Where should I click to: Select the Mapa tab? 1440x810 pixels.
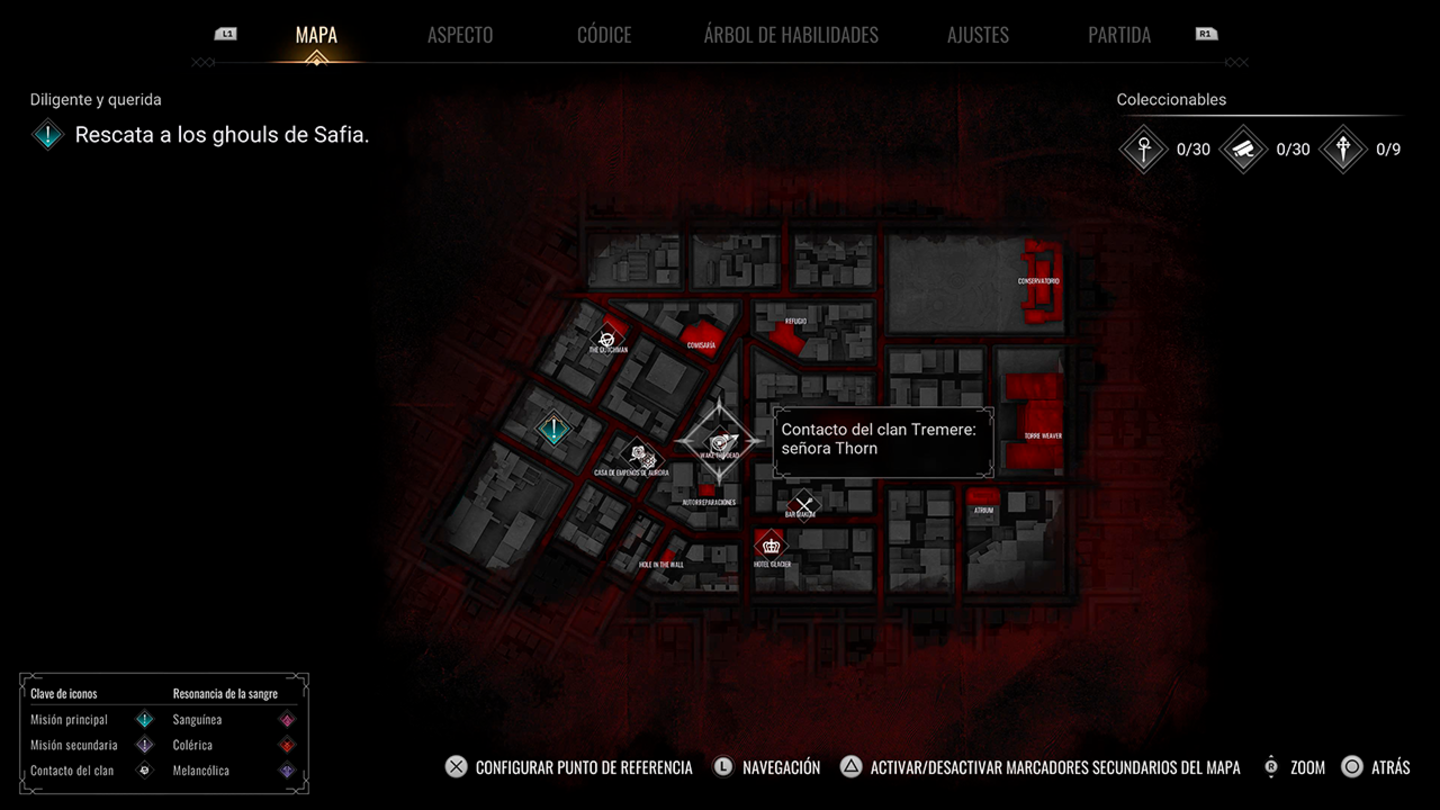coord(316,35)
